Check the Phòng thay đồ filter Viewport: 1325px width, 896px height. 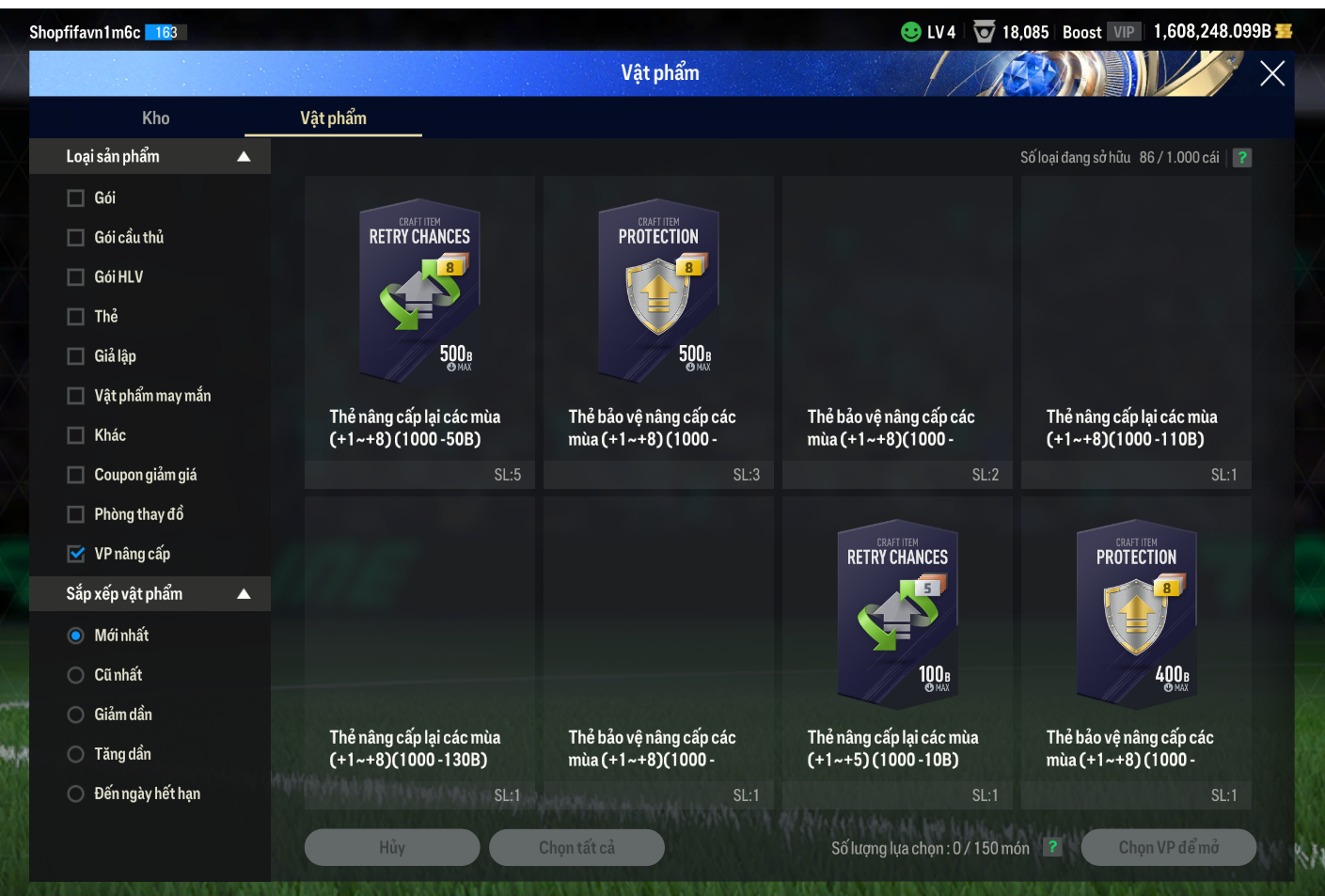(x=76, y=514)
